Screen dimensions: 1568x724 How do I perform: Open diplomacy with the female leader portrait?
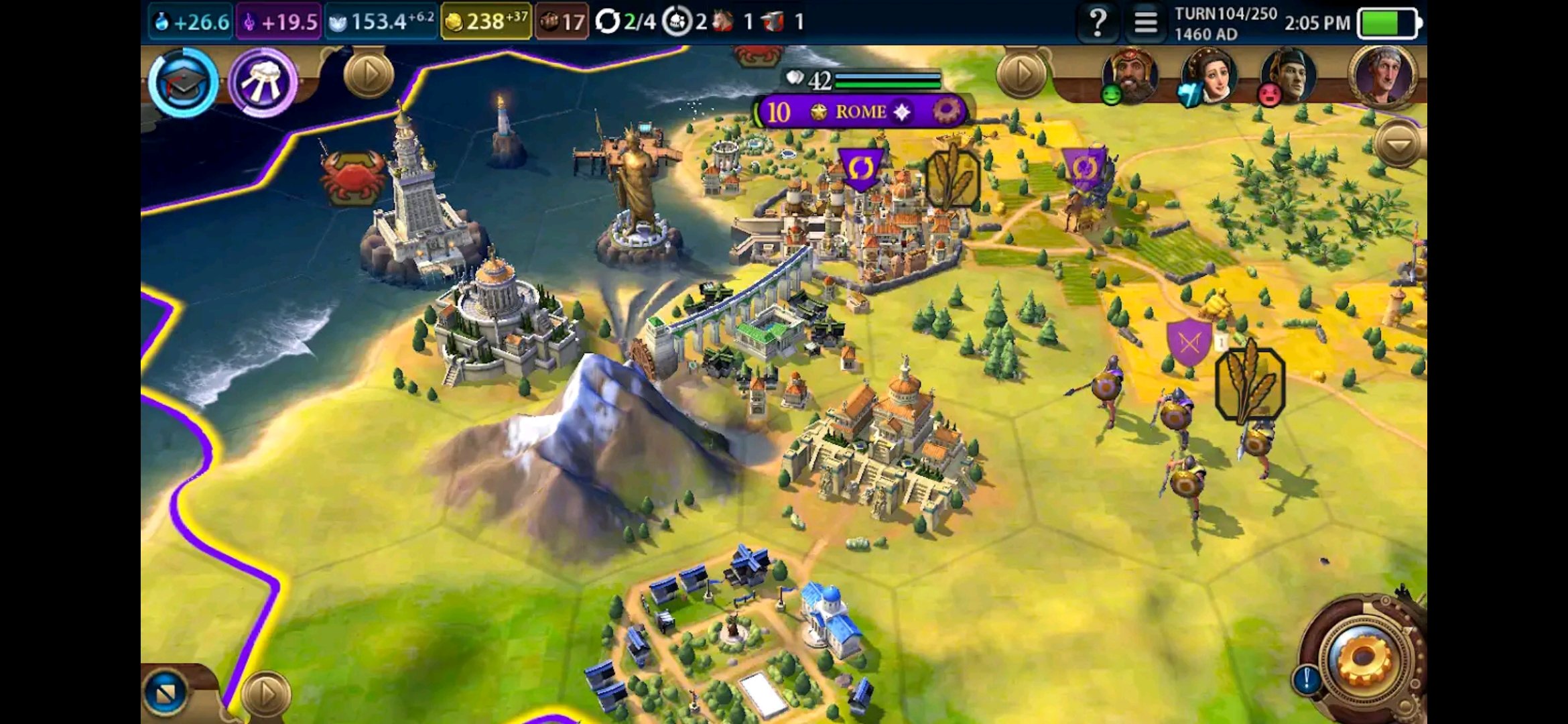[x=1209, y=76]
